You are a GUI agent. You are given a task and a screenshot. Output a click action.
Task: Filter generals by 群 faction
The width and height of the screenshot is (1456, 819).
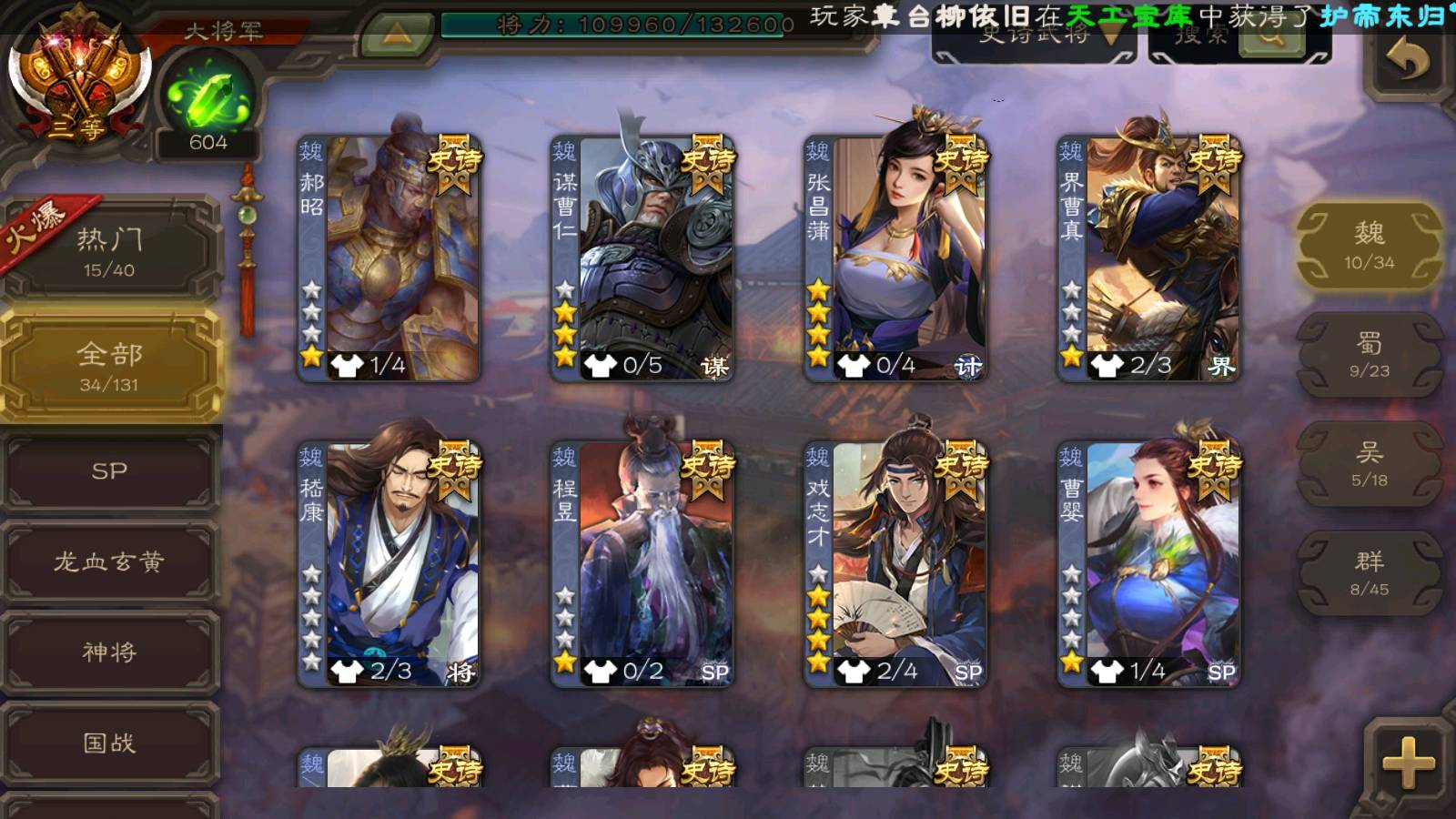tap(1369, 573)
